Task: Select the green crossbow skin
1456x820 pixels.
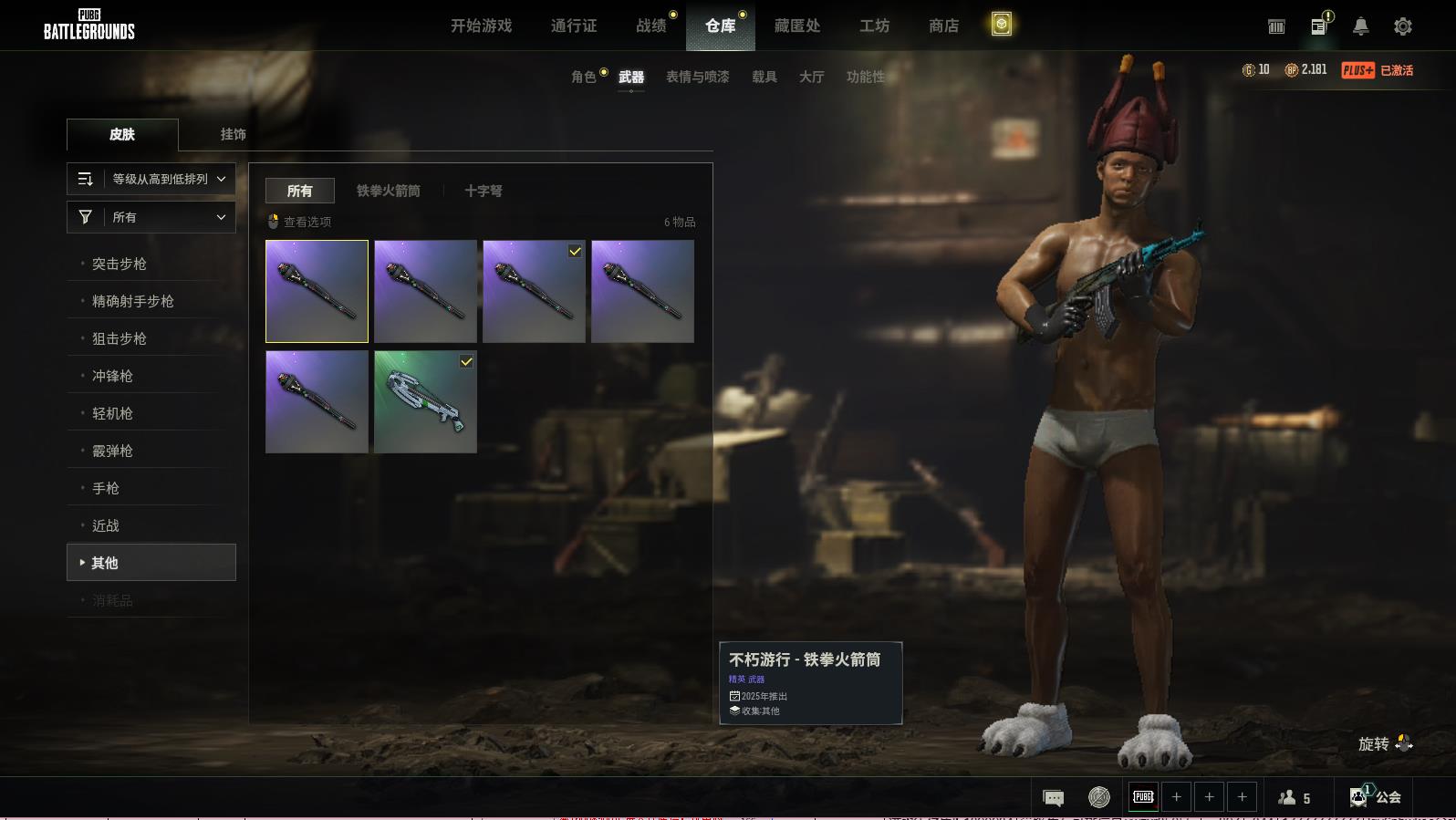Action: coord(425,401)
